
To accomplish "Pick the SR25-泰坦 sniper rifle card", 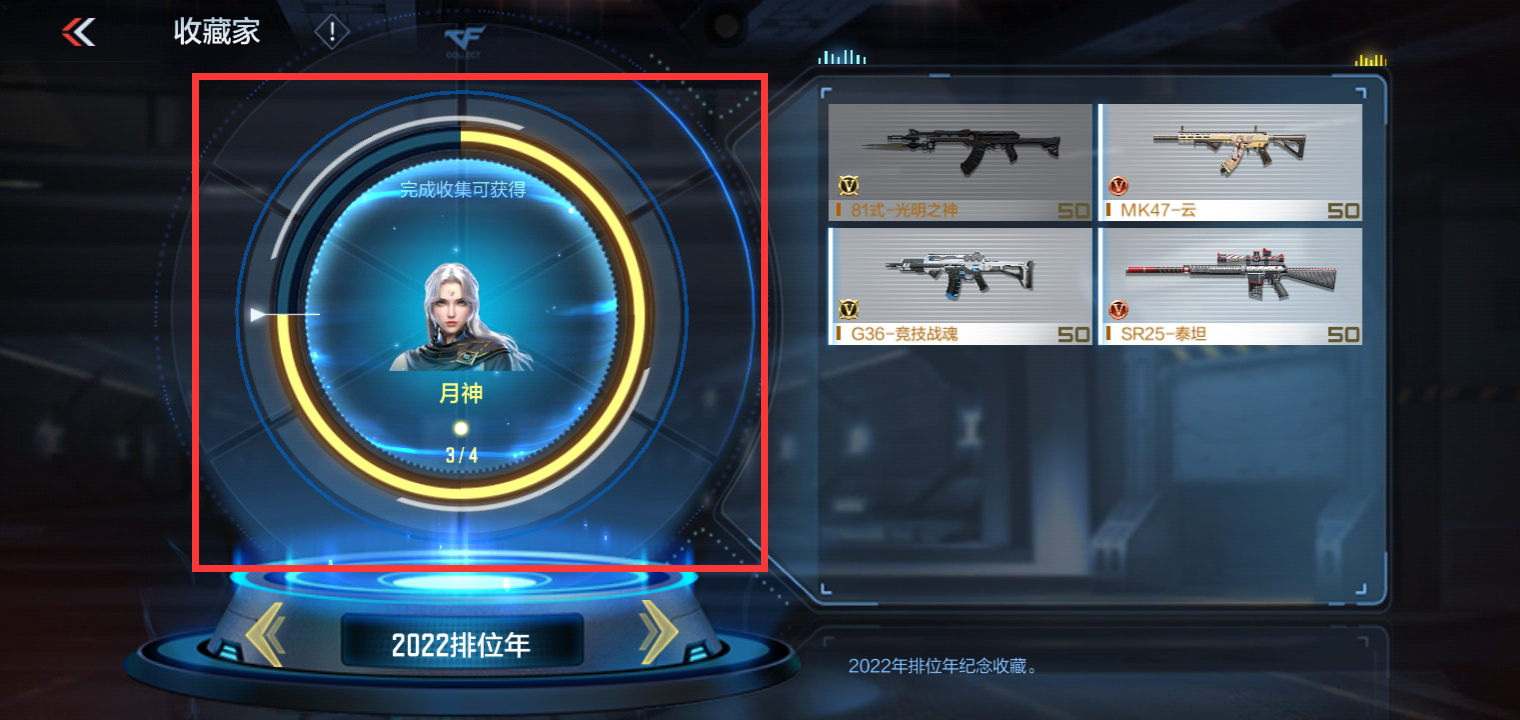I will click(1231, 286).
